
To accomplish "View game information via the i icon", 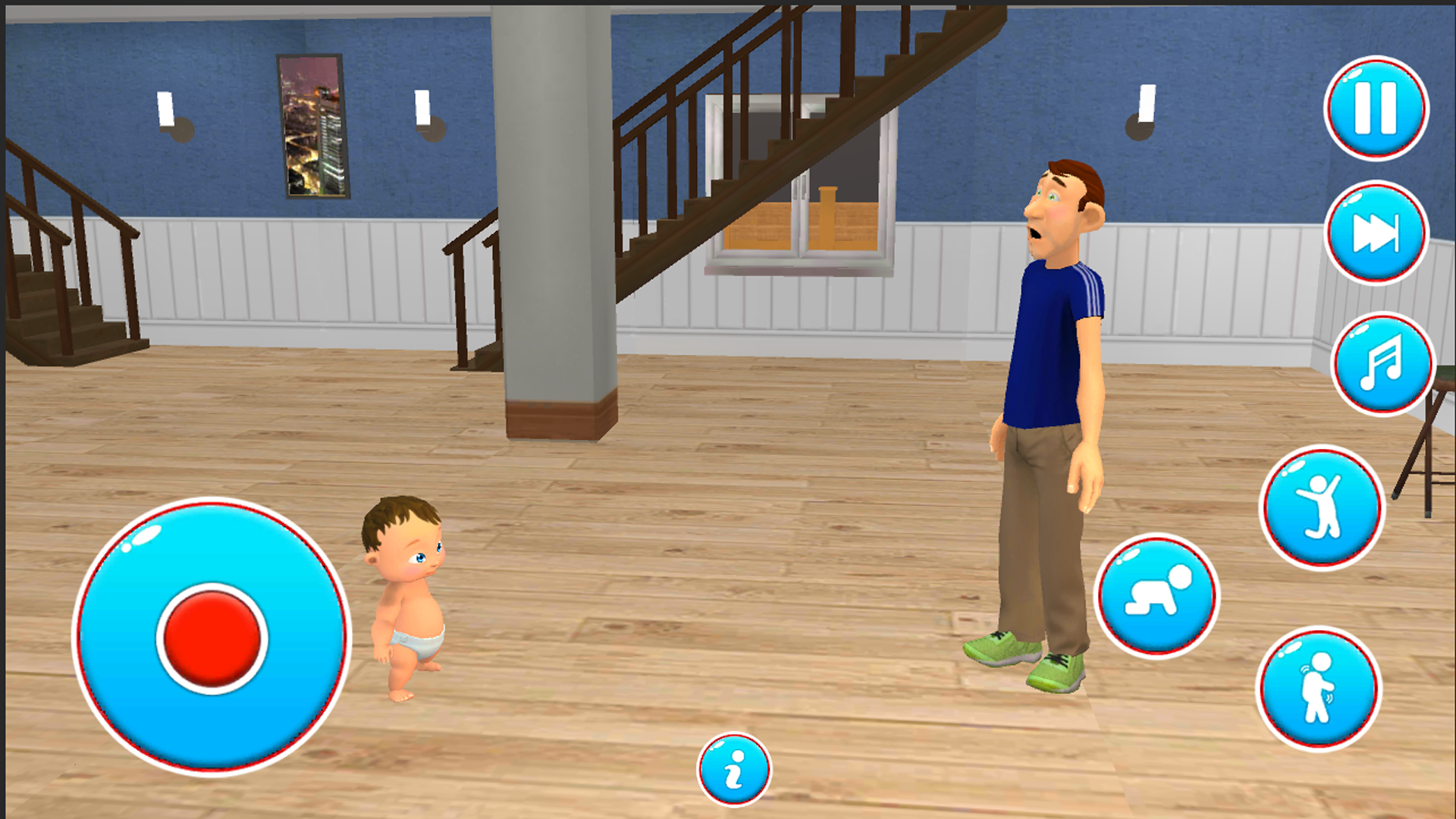I will coord(734,769).
